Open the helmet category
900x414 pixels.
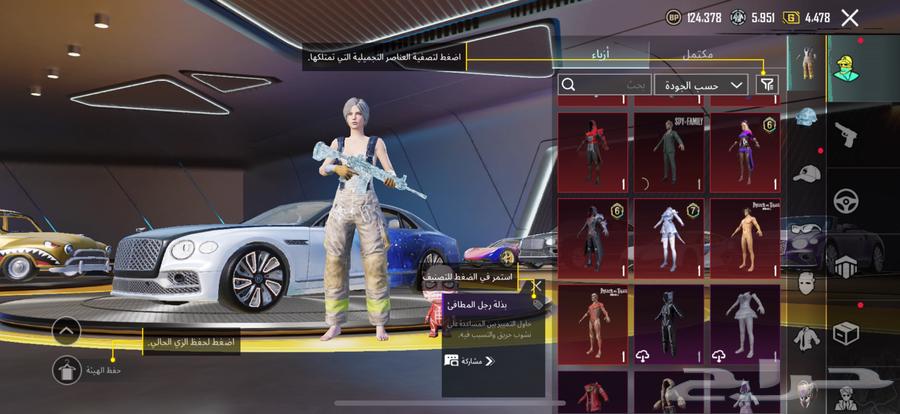tap(806, 118)
